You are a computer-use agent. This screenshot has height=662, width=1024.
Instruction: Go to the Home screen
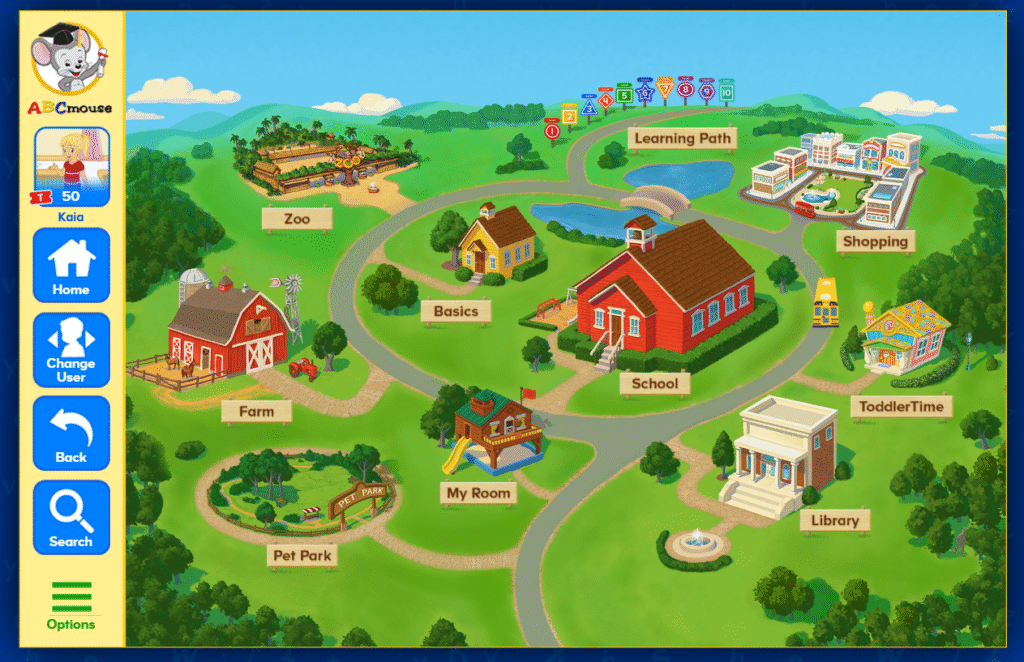(x=71, y=265)
